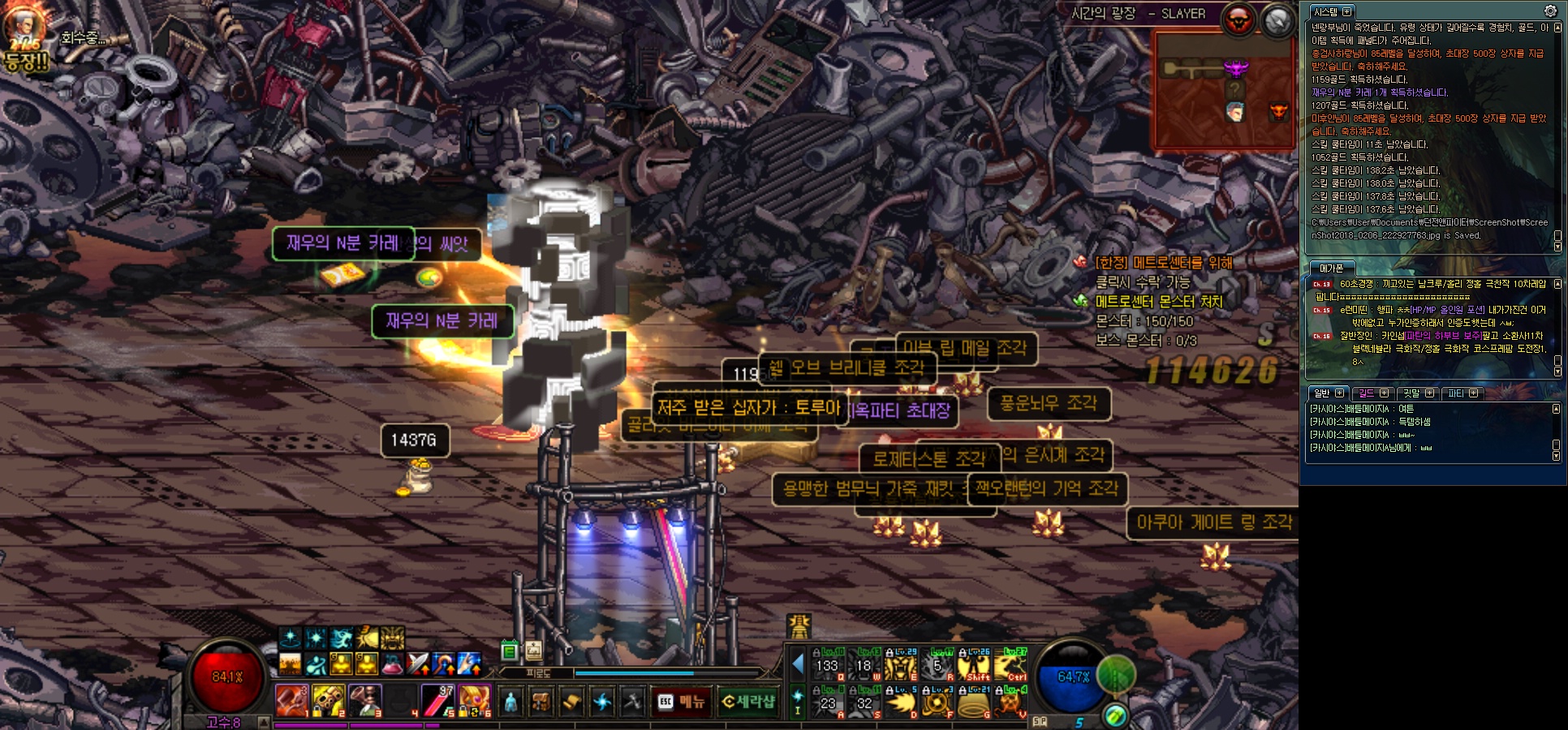This screenshot has width=1568, height=730.
Task: Open the quest scroll icon
Action: pyautogui.click(x=571, y=702)
